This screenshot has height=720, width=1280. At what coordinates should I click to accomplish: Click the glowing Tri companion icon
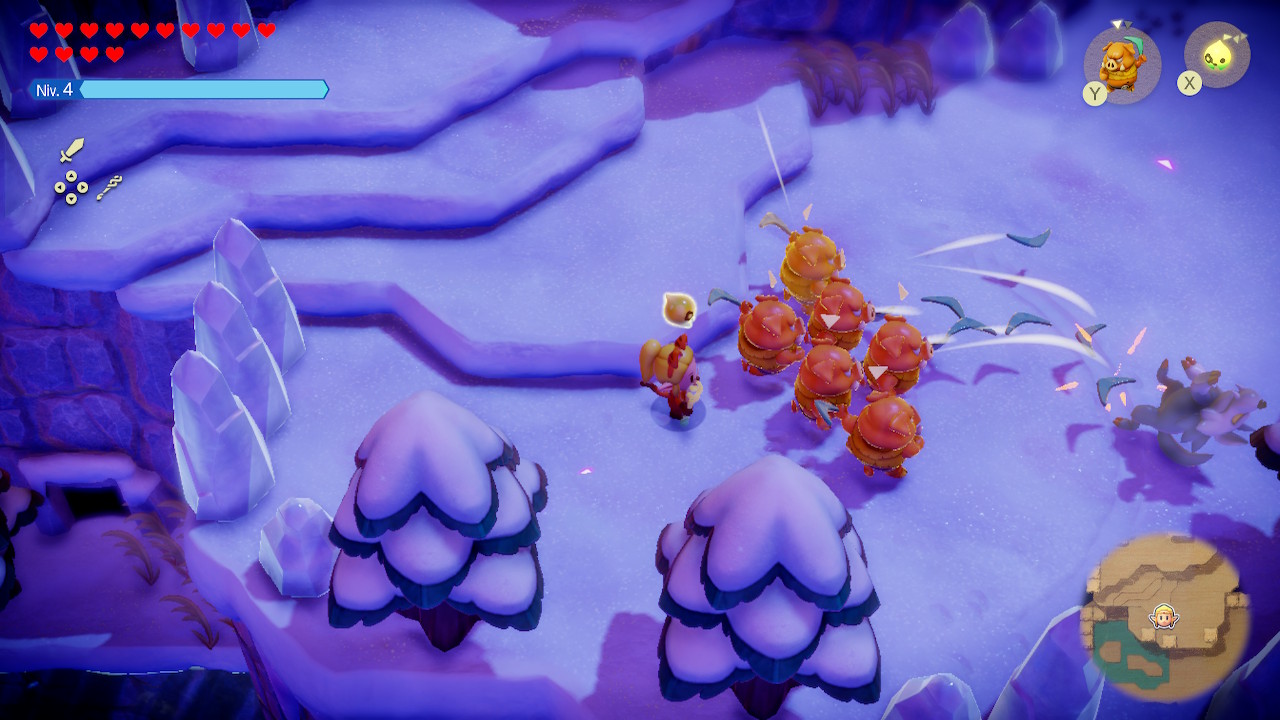[1217, 56]
